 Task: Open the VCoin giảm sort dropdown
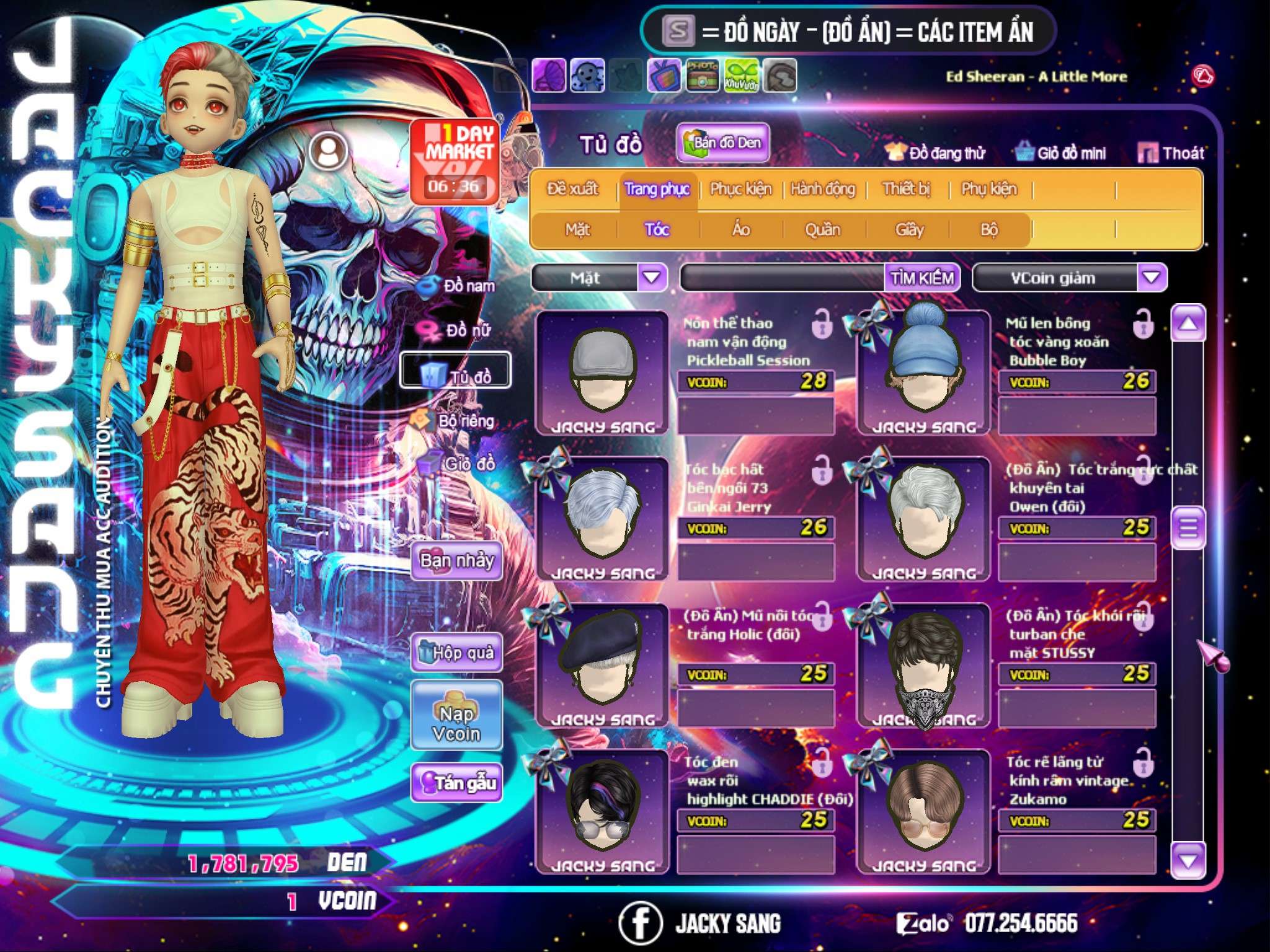click(x=1151, y=278)
